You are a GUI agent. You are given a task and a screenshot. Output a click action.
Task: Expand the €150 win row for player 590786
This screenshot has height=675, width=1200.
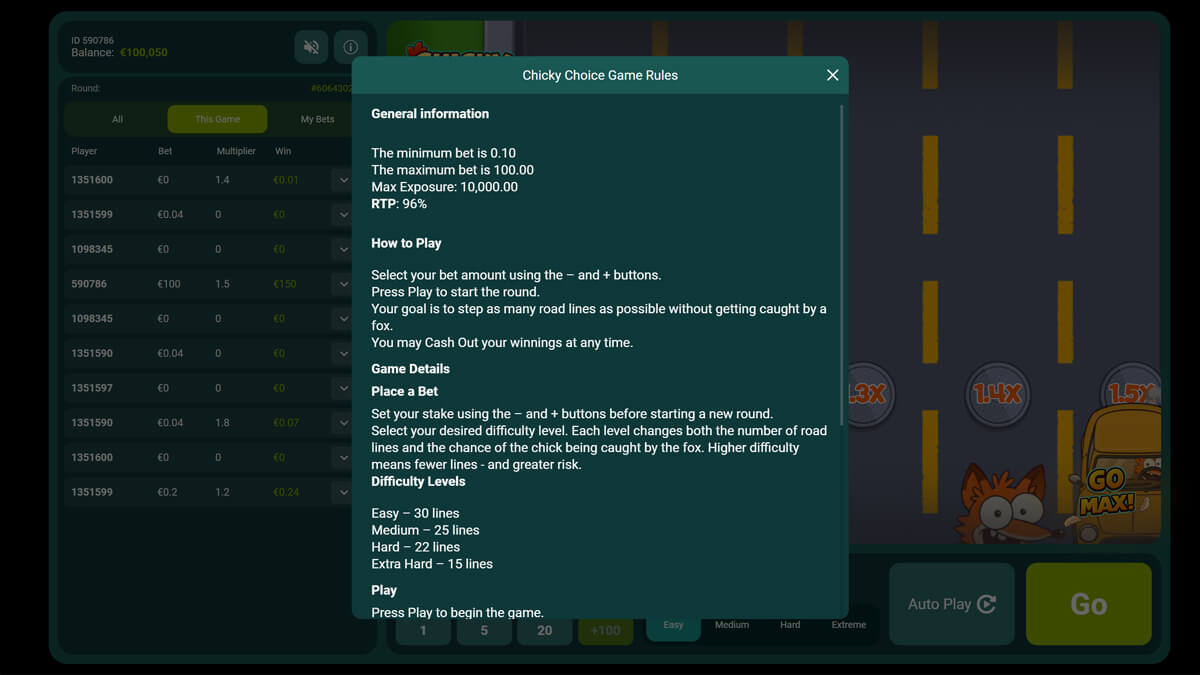point(343,284)
